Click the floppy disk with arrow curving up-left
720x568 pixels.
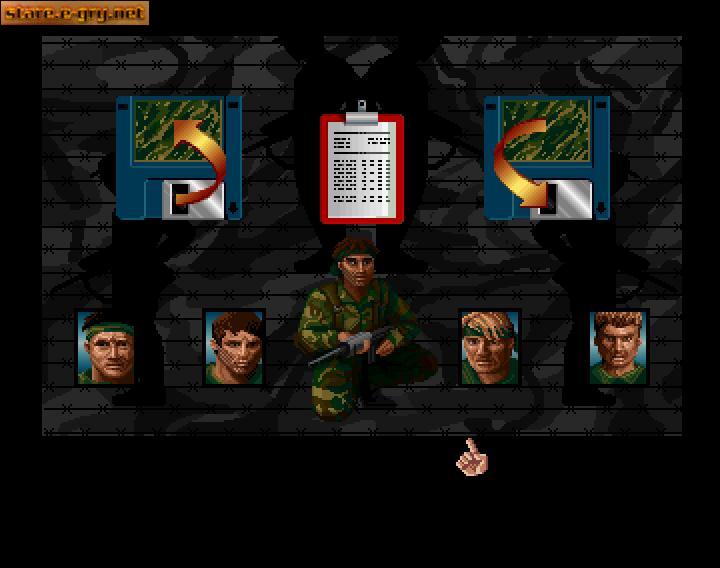pos(179,156)
